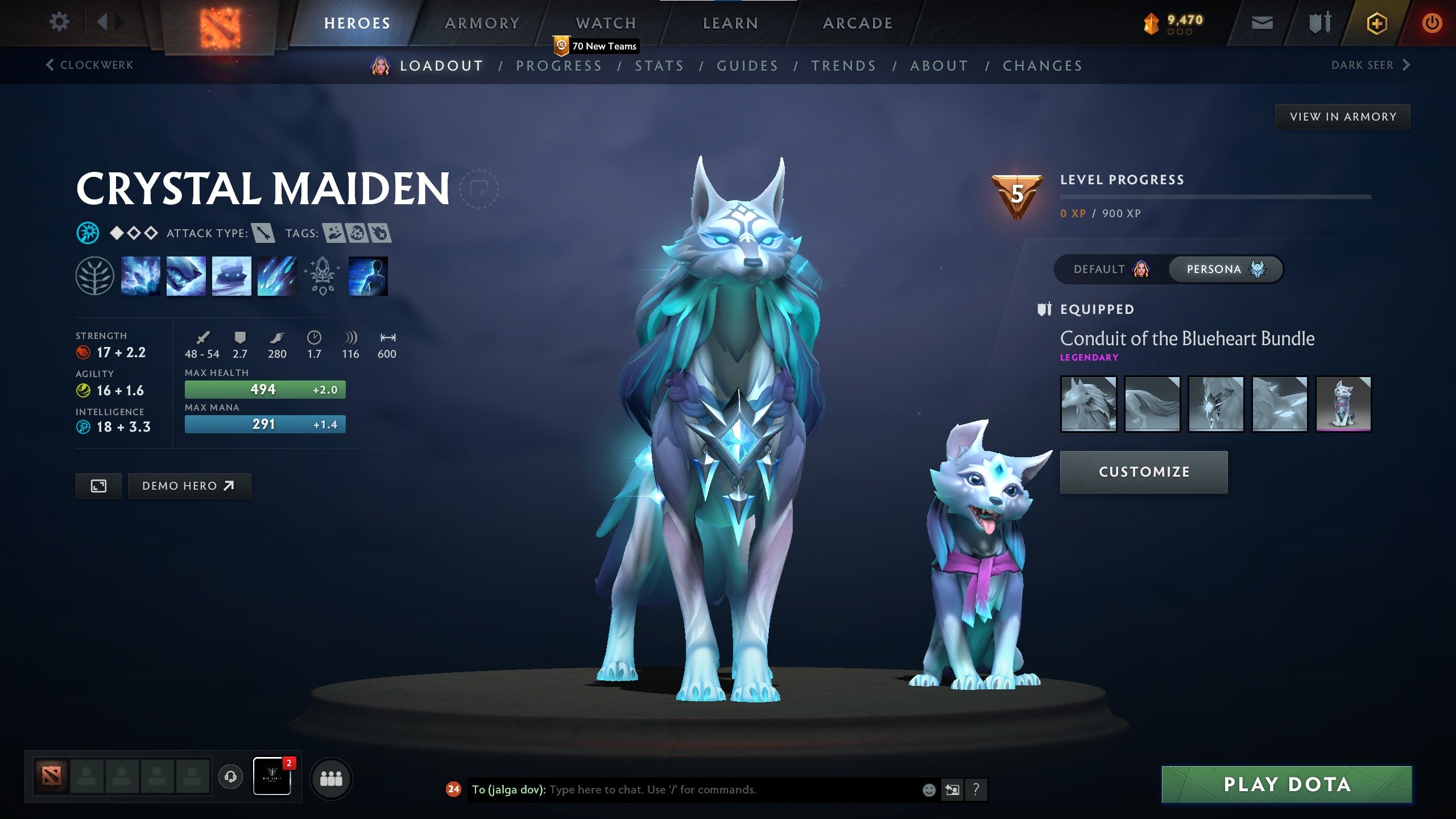Open the Settings gear icon
This screenshot has width=1456, height=819.
[x=59, y=21]
